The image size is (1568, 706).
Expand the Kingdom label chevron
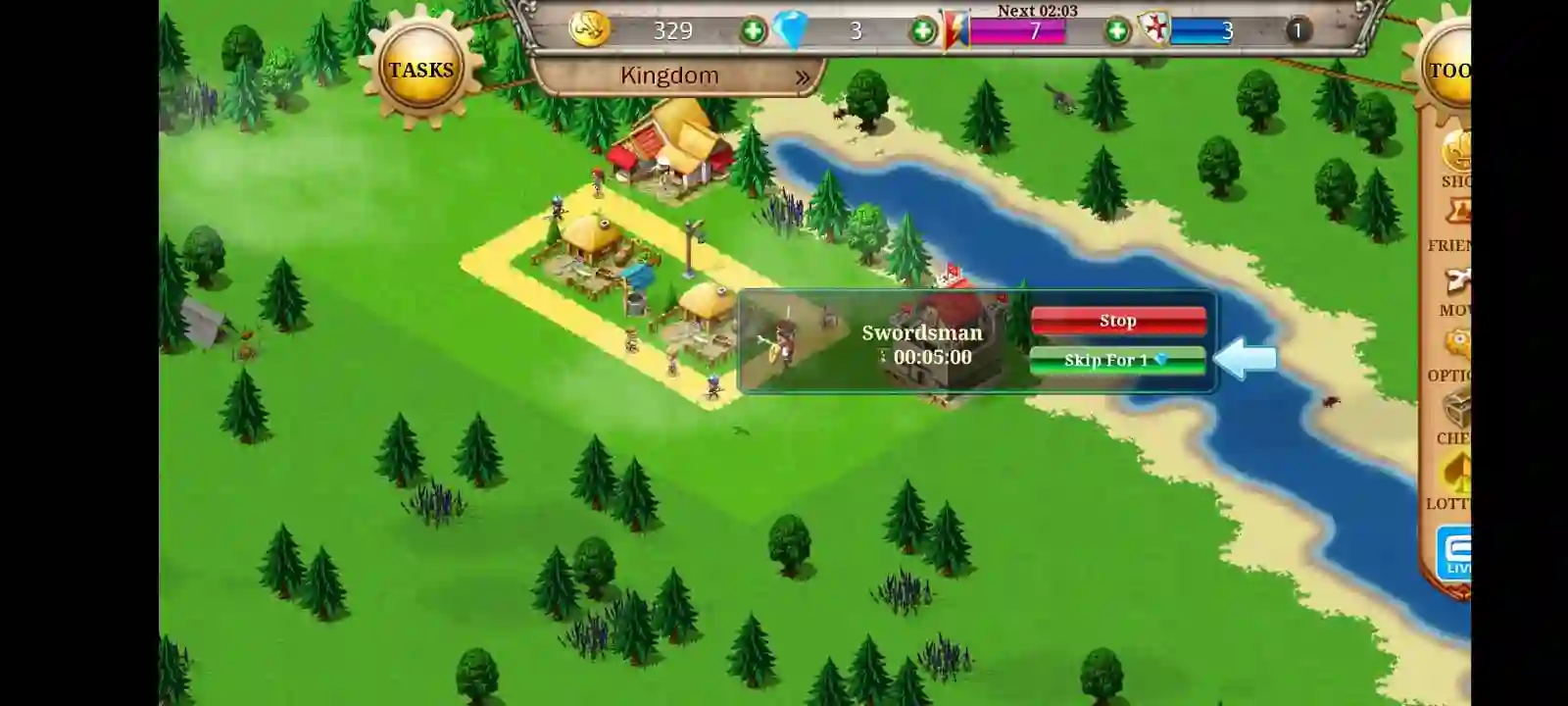click(804, 75)
